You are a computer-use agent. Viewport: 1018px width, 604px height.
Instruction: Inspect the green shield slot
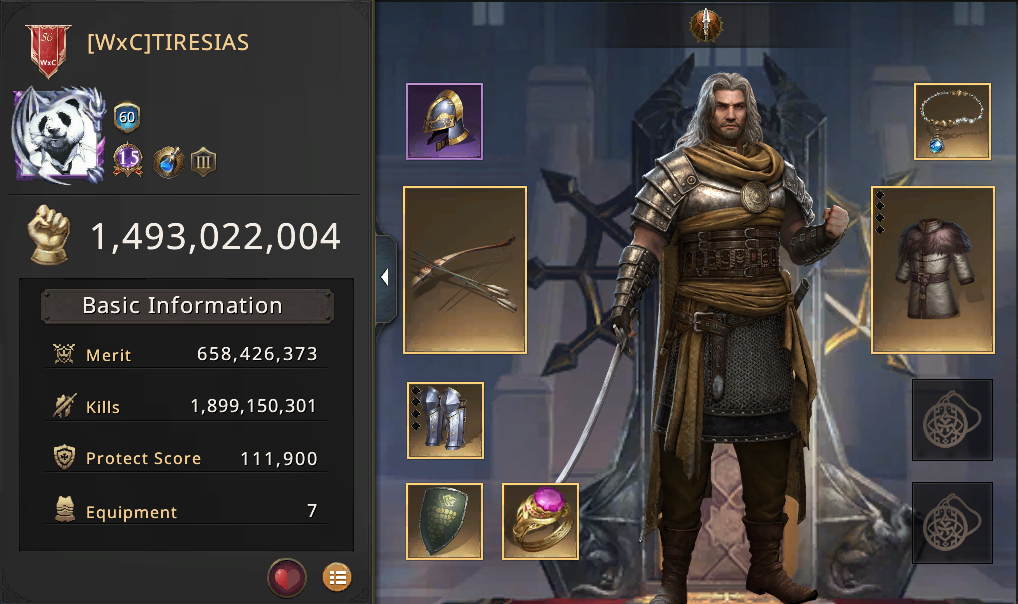(x=444, y=521)
